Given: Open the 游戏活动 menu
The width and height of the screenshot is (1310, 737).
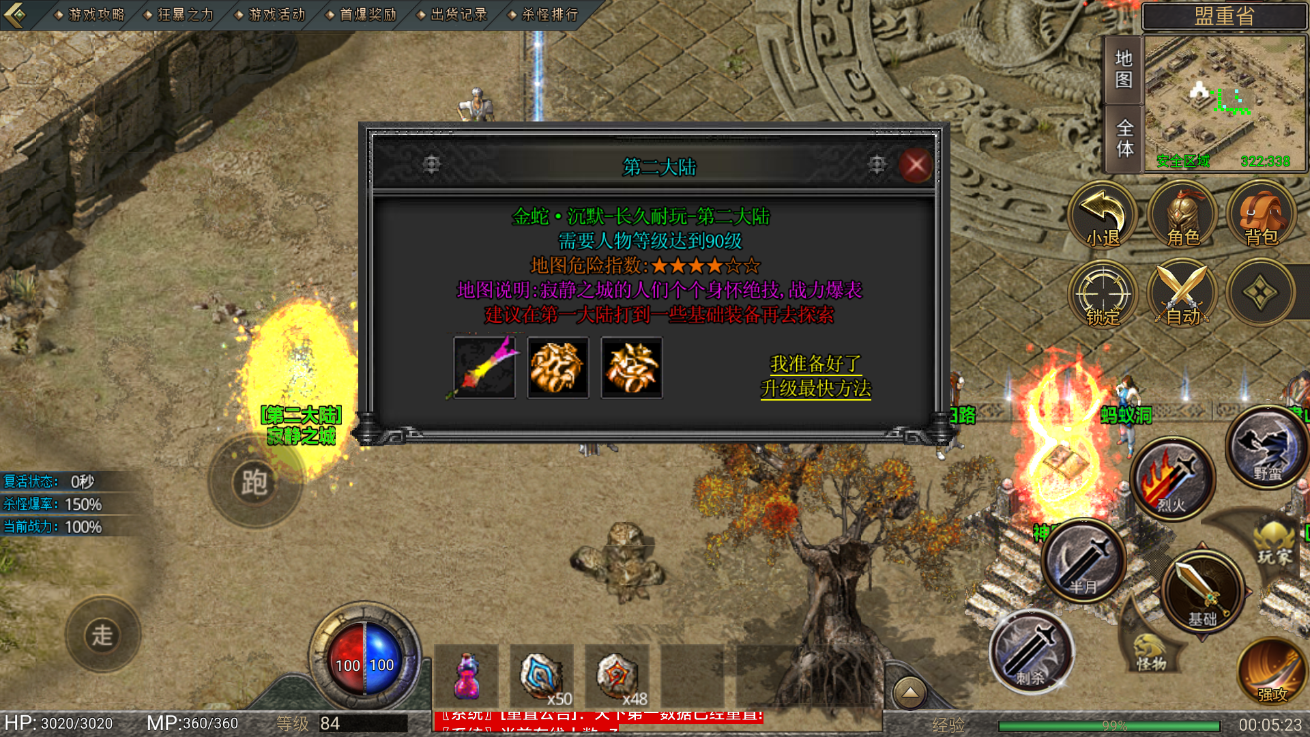Looking at the screenshot, I should point(272,15).
